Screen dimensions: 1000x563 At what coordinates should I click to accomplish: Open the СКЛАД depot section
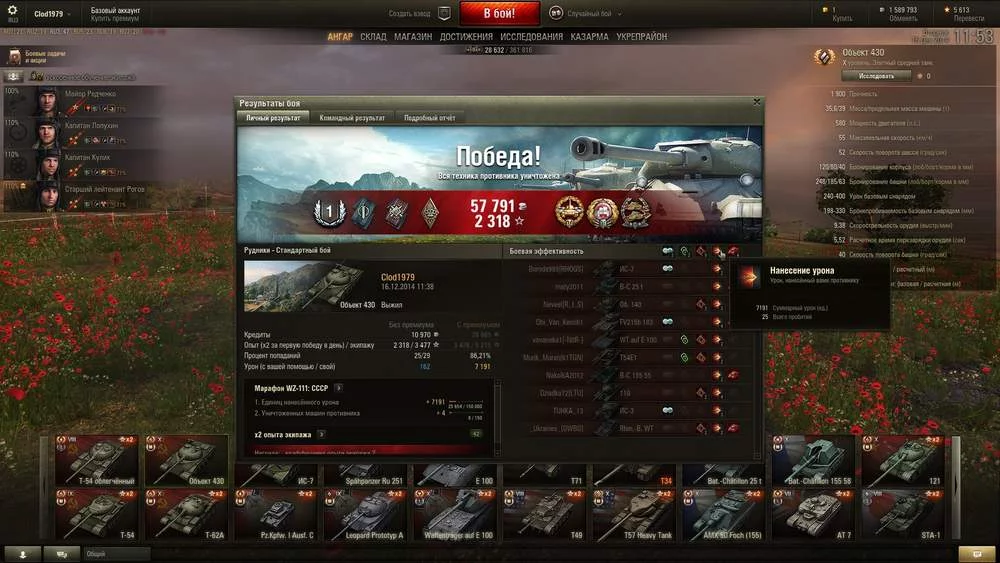tap(373, 37)
